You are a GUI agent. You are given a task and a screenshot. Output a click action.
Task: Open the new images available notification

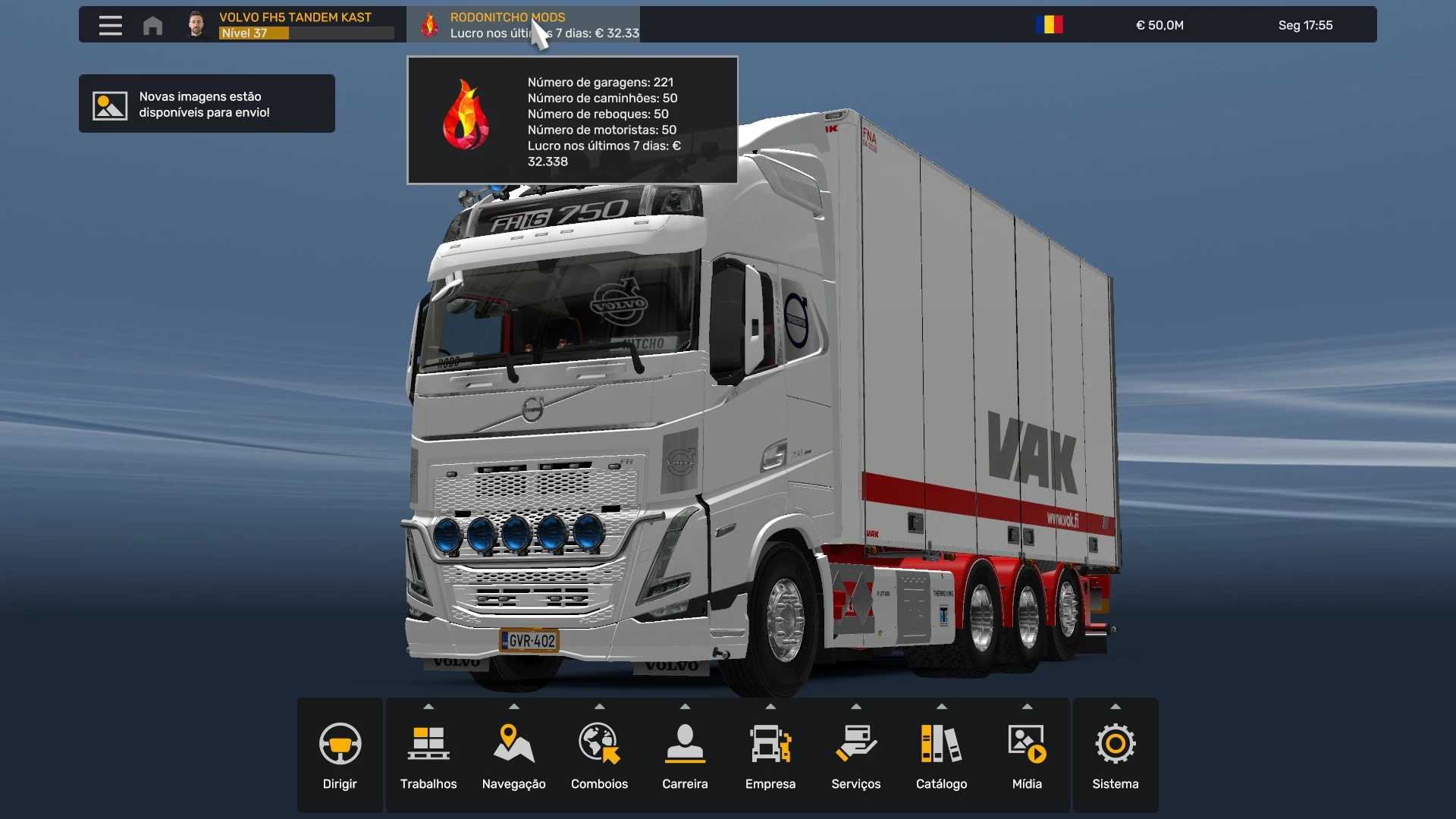pos(206,104)
